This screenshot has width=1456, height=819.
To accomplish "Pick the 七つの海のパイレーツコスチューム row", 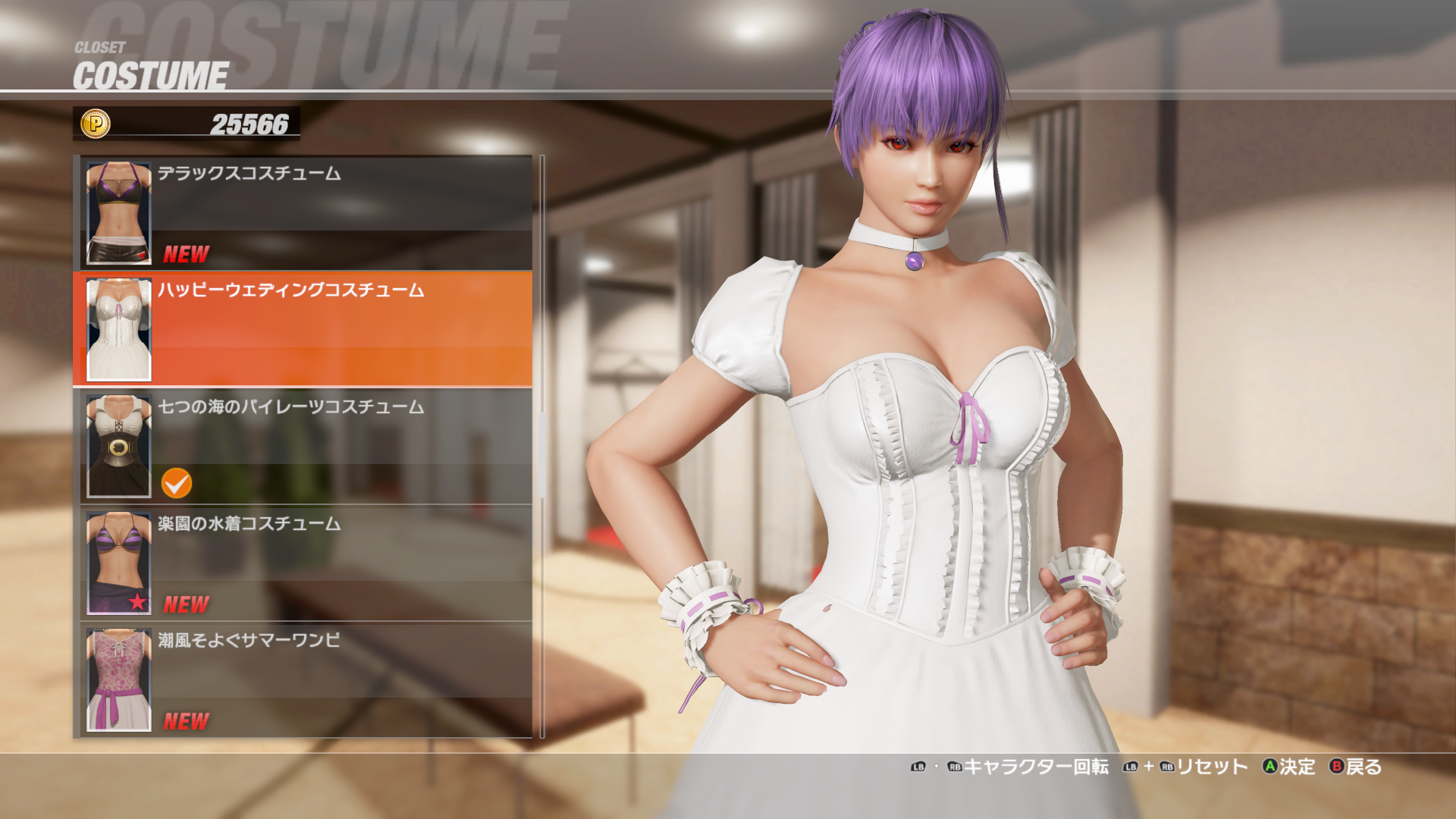I will [x=303, y=447].
